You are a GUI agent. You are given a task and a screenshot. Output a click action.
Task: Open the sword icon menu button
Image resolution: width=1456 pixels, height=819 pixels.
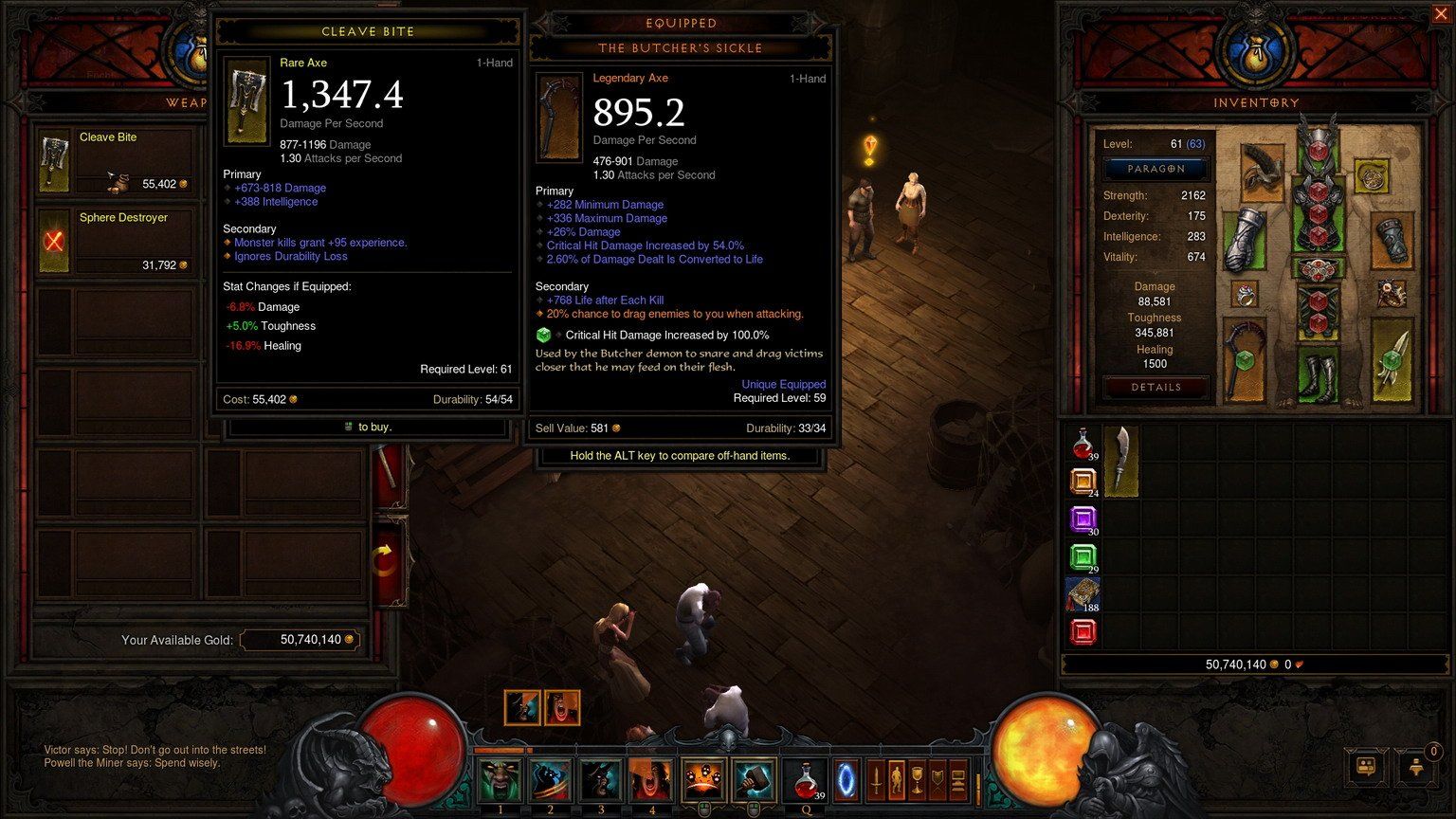(876, 780)
